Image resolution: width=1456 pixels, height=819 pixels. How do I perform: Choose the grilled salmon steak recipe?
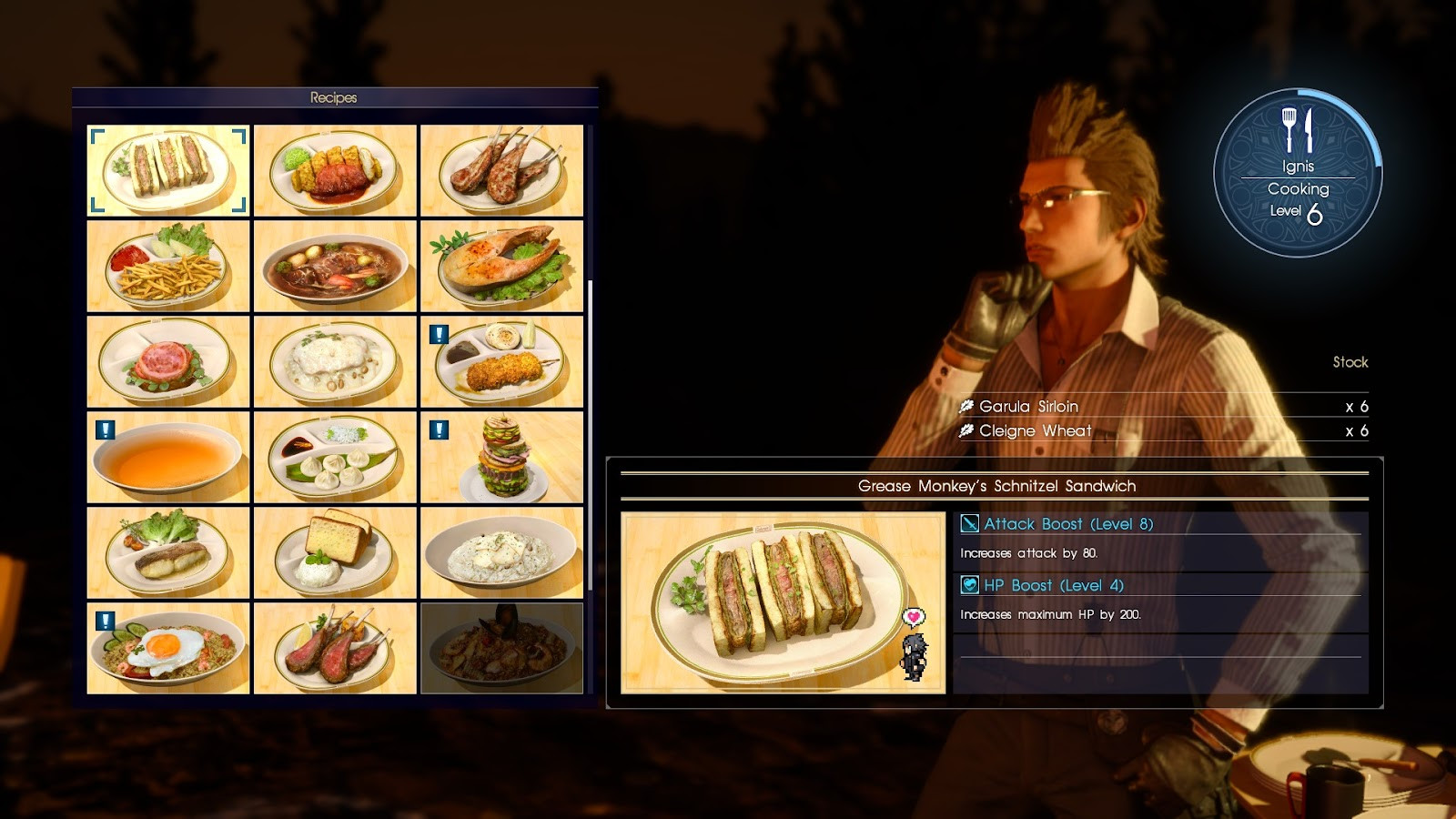501,266
